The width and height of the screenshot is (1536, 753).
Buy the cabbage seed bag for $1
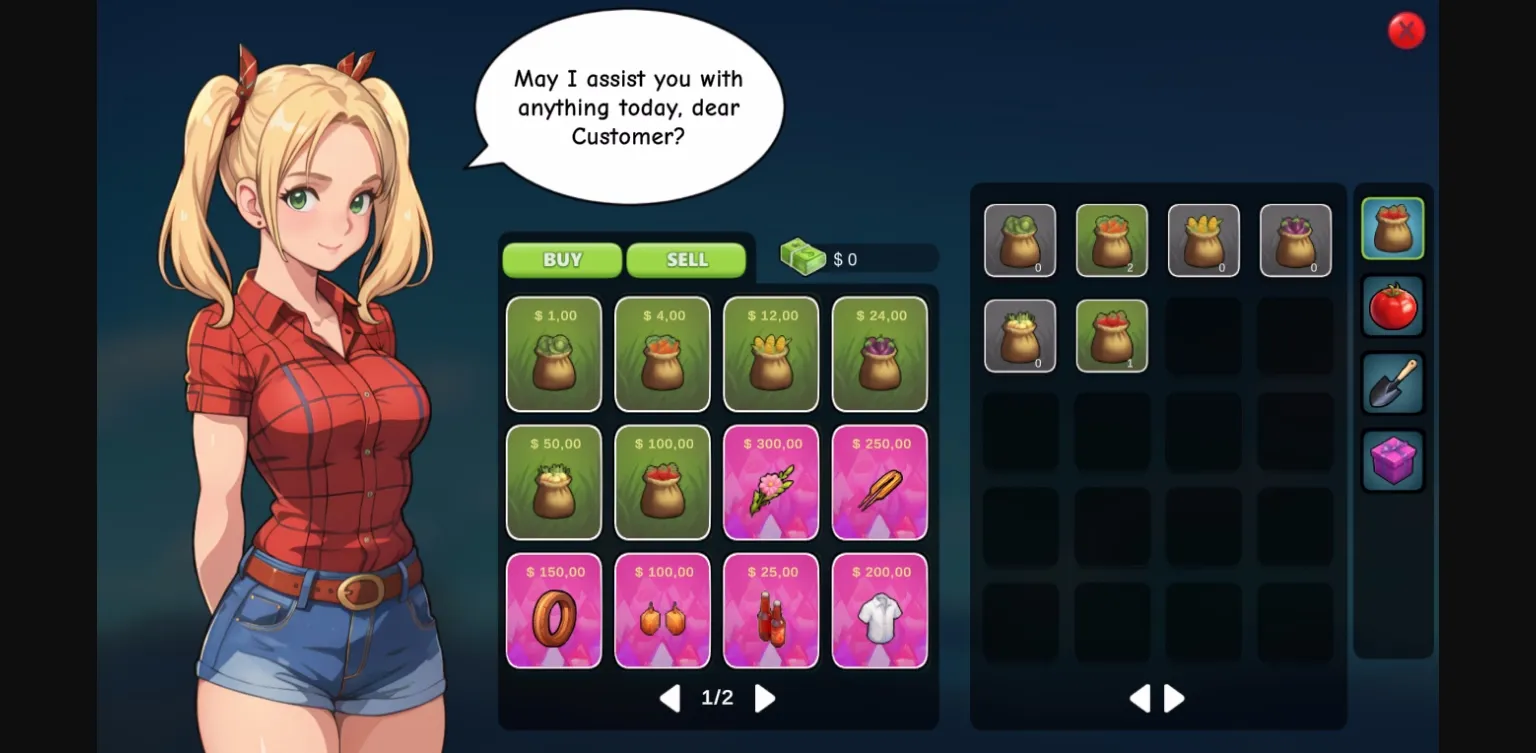point(554,354)
